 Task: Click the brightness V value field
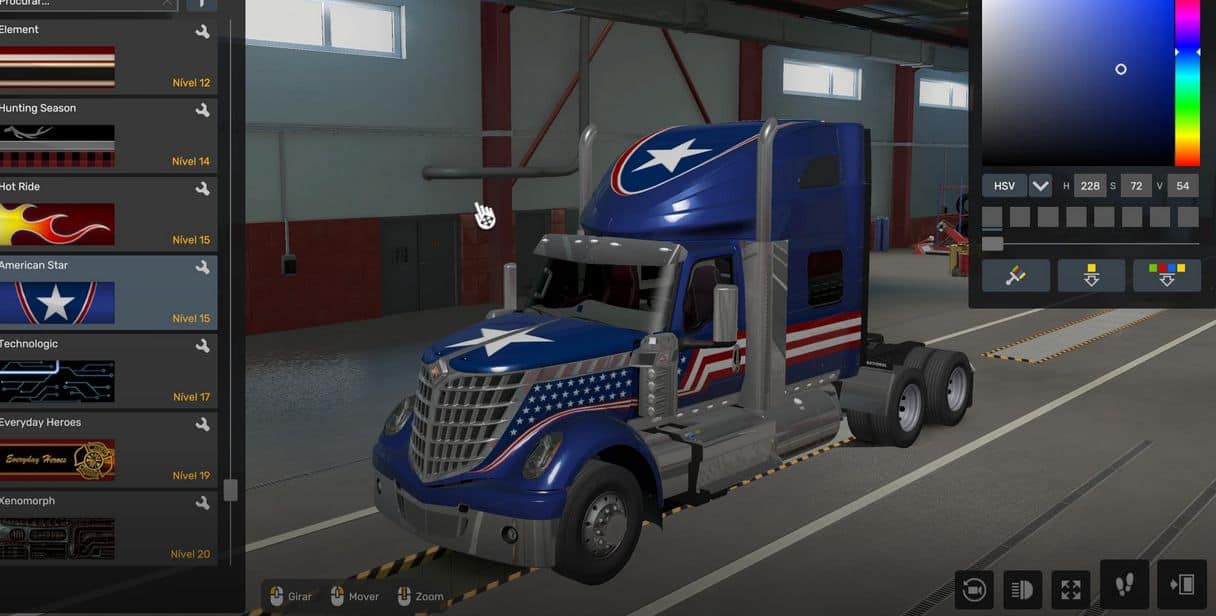tap(1182, 186)
